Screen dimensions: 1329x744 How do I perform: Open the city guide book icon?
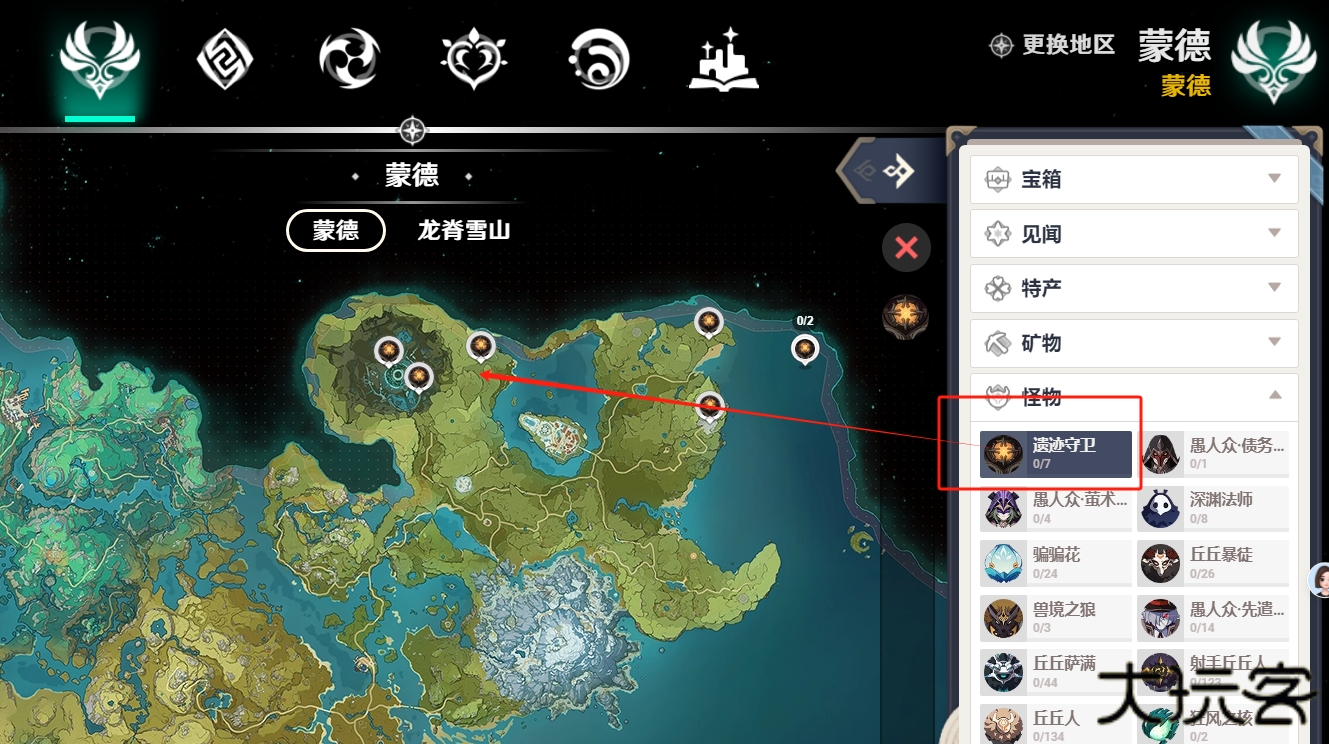click(x=723, y=58)
